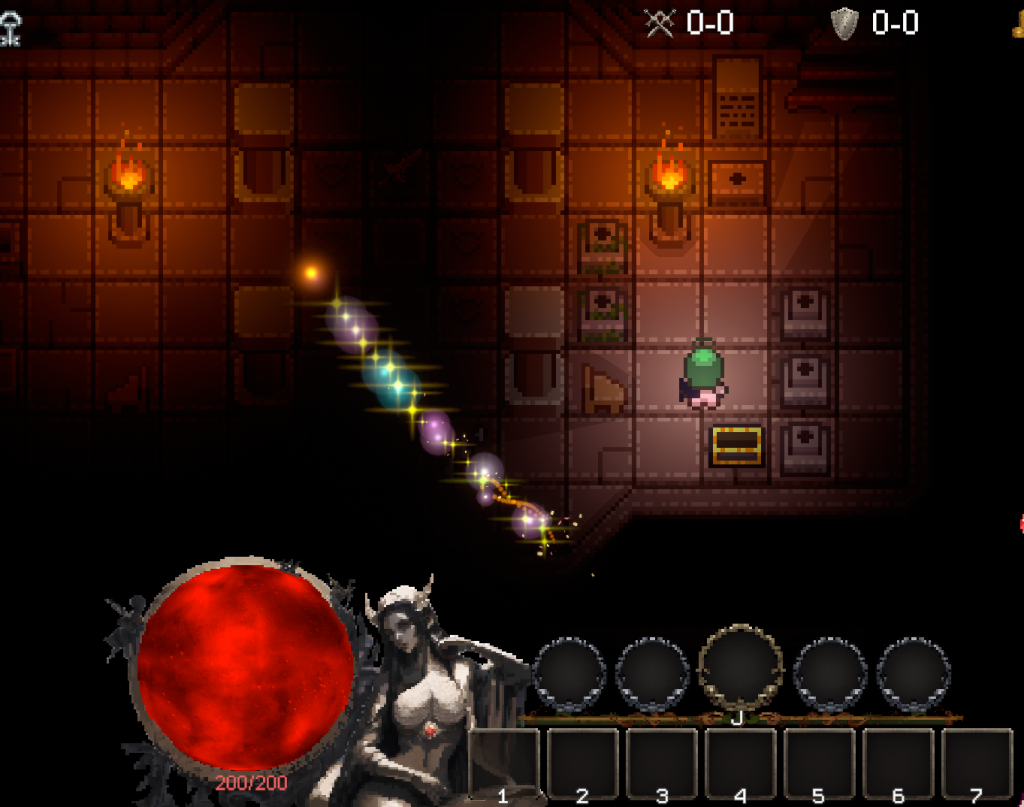The image size is (1024, 807).
Task: Activate the gold-ringed skill orb marked J
Action: point(740,668)
